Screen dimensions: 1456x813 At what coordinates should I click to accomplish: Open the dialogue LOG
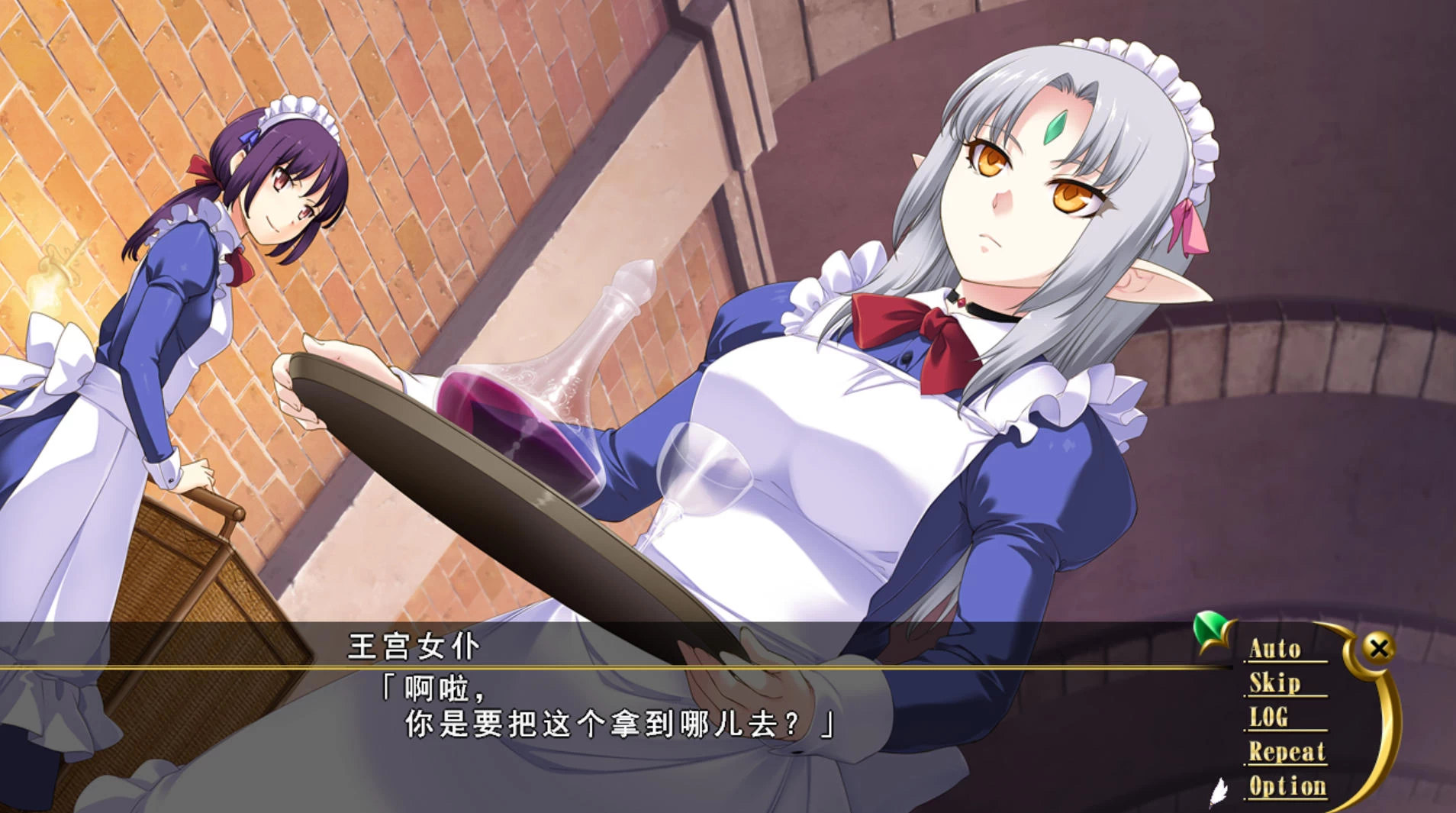pyautogui.click(x=1268, y=717)
